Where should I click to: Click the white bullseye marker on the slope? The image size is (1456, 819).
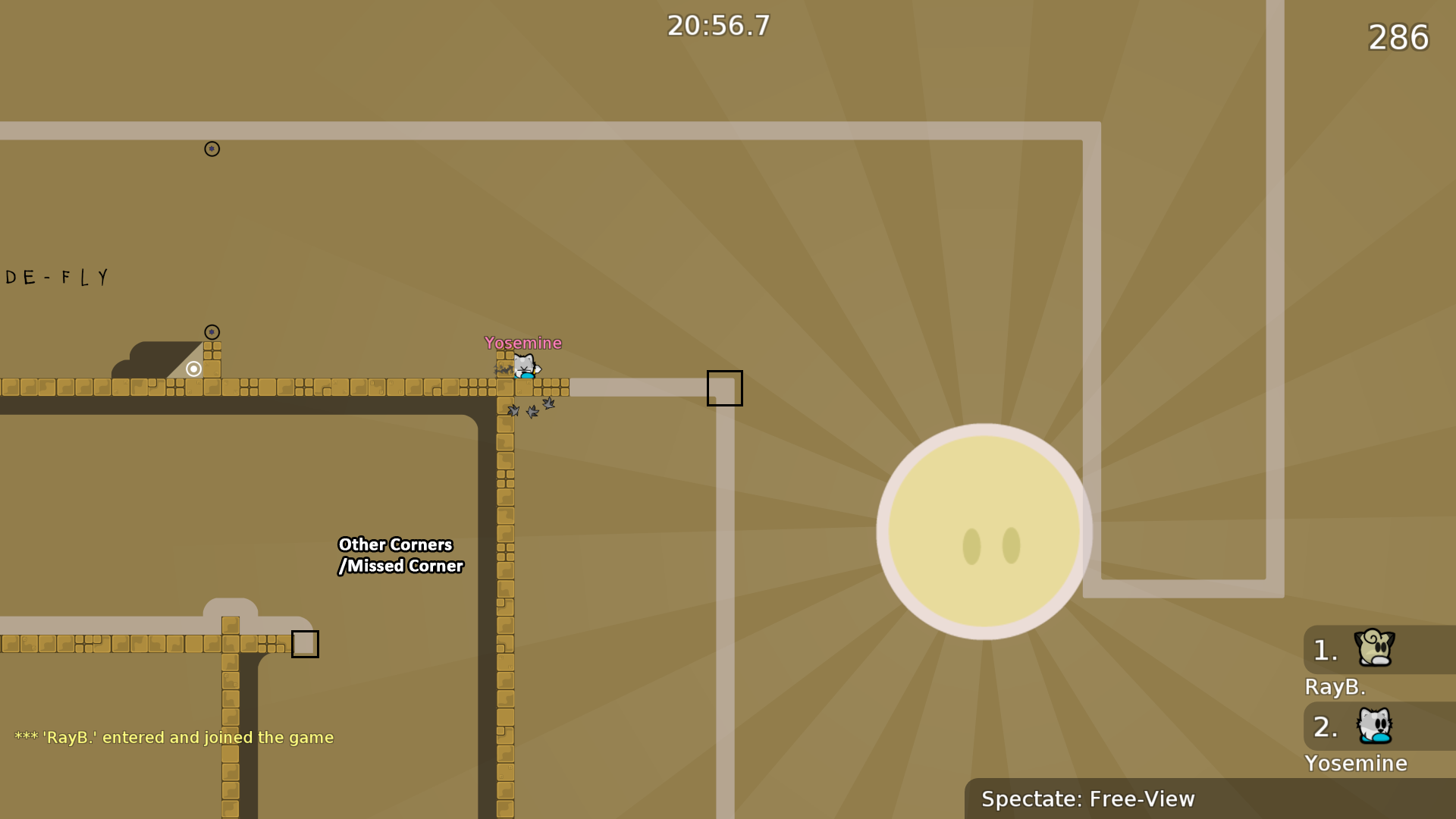tap(192, 369)
